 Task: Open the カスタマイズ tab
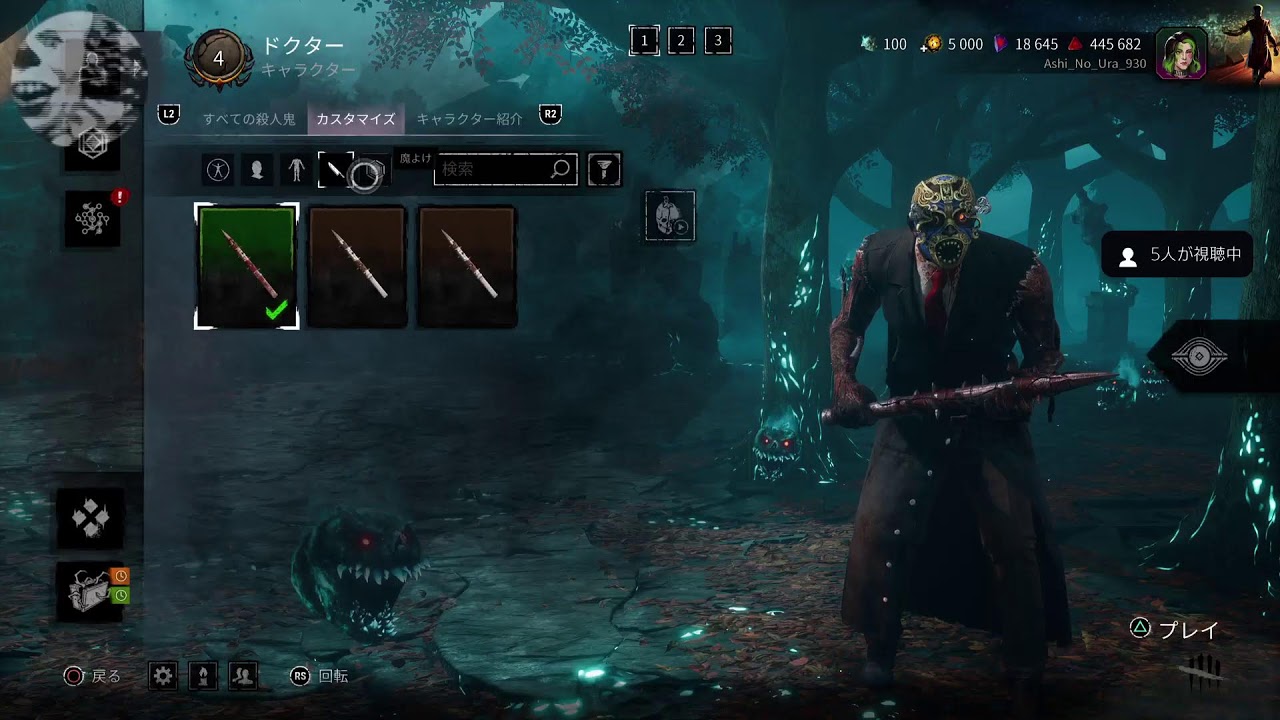click(355, 119)
